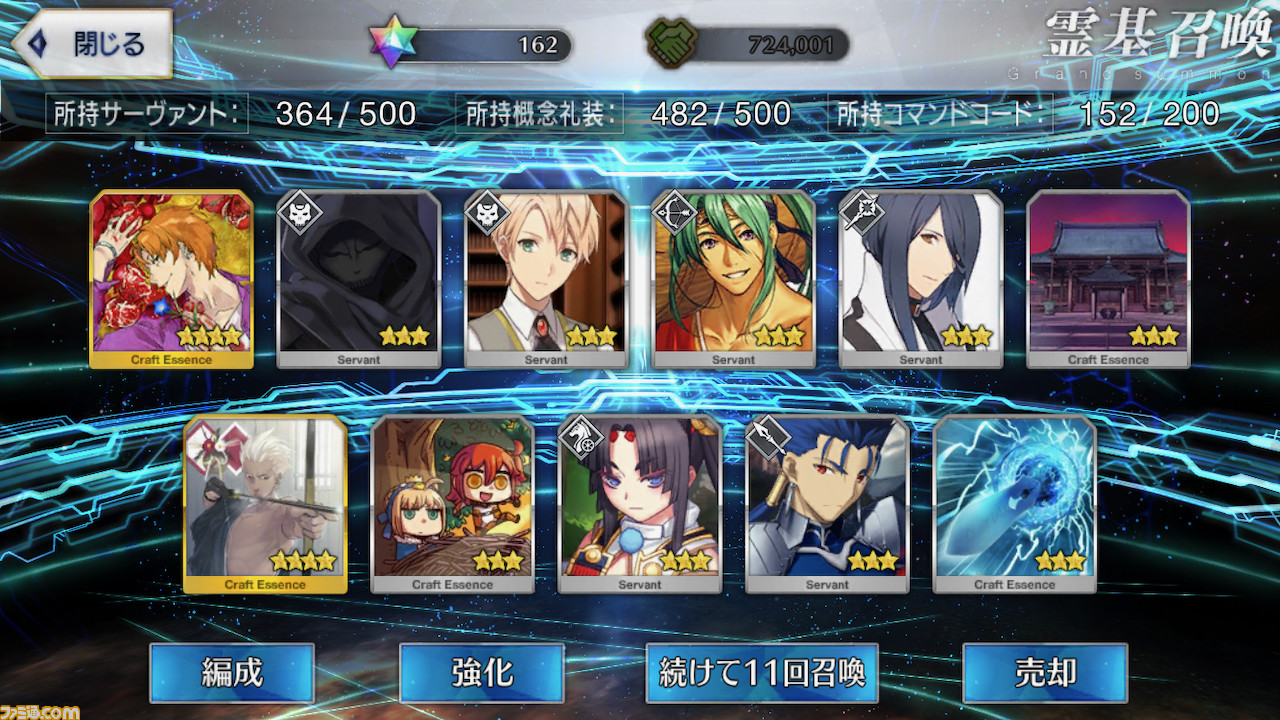Viewport: 1280px width, 720px height.
Task: Select the blue-haired lancer Servant card
Action: 827,503
